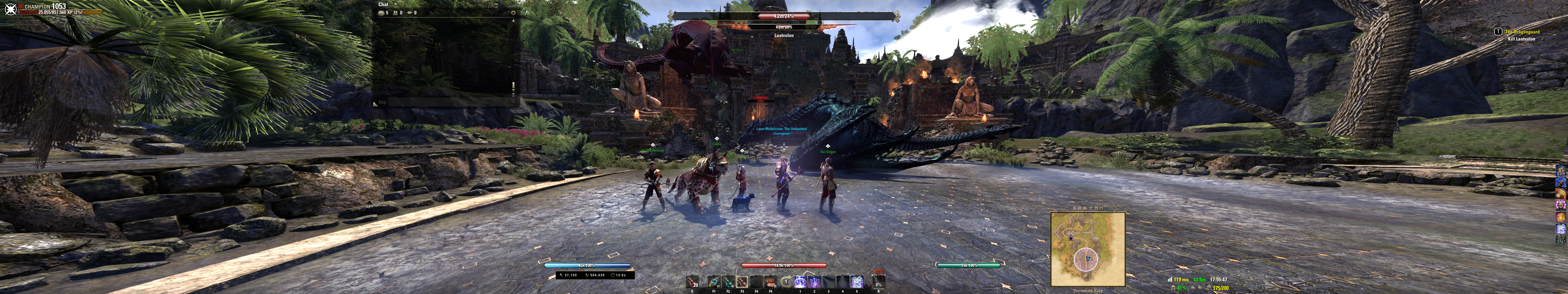Activate the lightning dome ability
The image size is (1568, 294).
800,282
